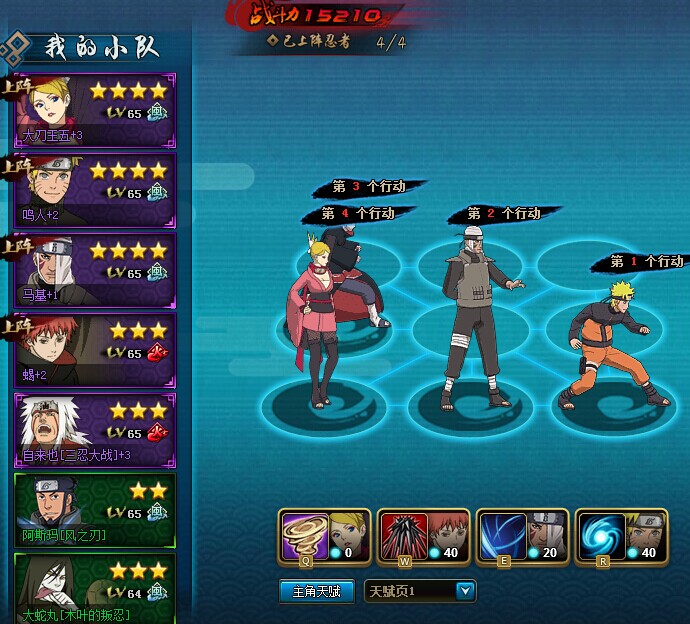Select the 阿斯玛[风之刃] ninja card

coord(95,511)
